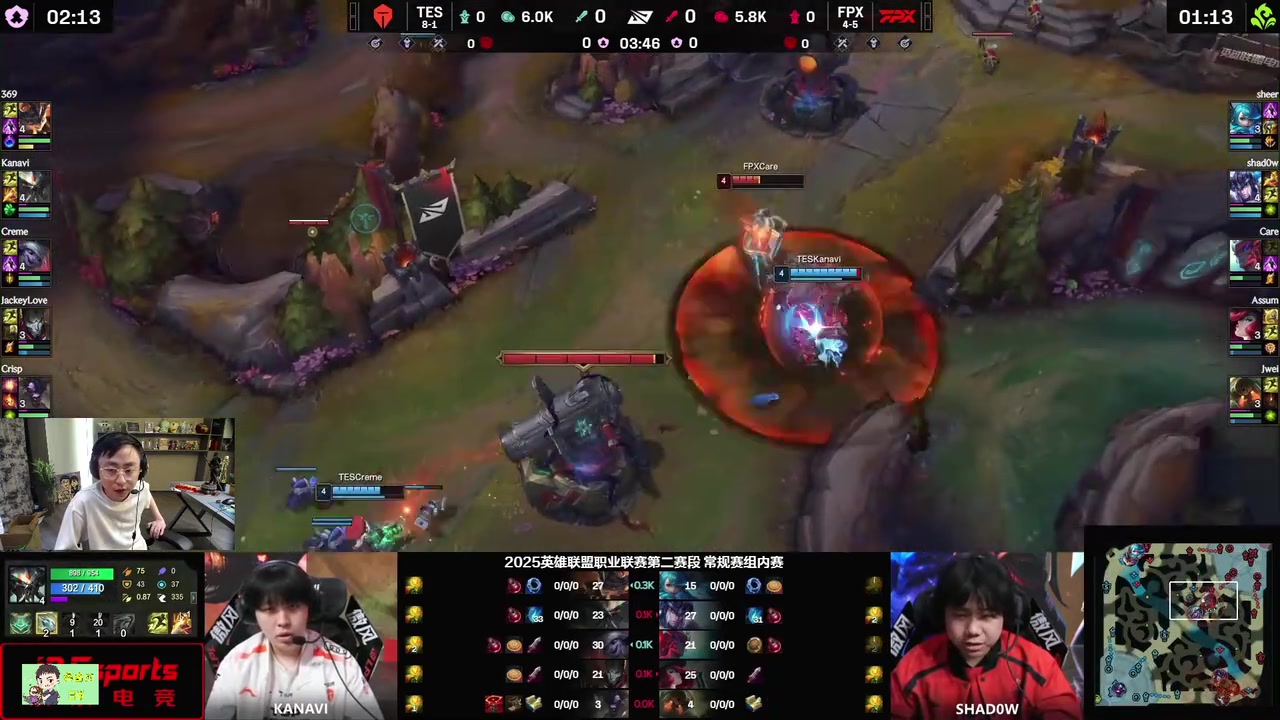This screenshot has width=1280, height=720.
Task: Click the gold coin icon beside 6.0K
Action: click(508, 17)
